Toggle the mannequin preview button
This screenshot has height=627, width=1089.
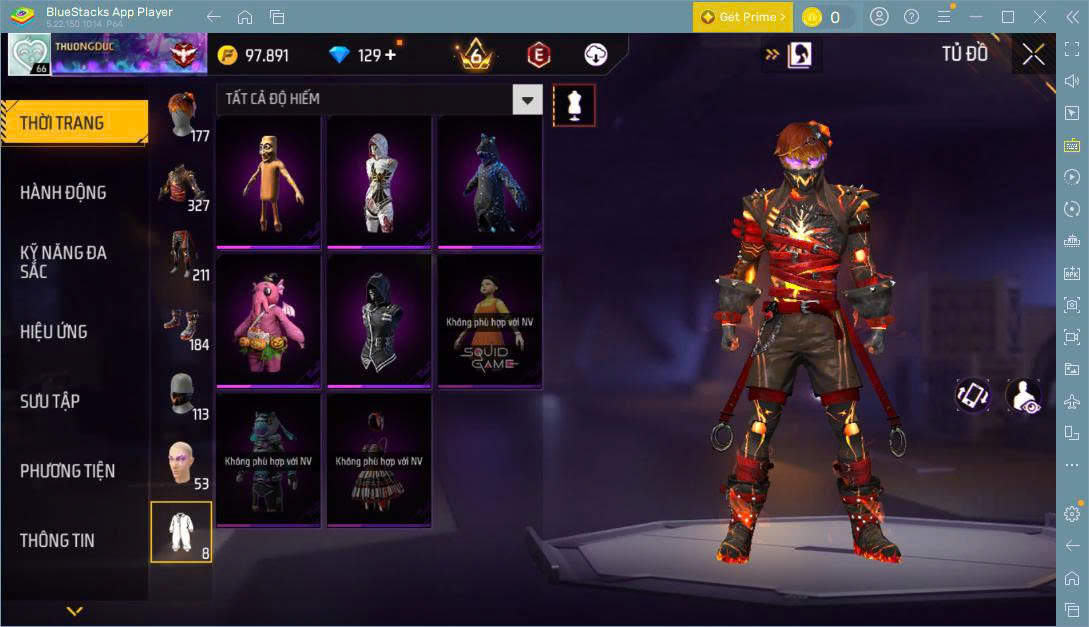click(x=574, y=104)
